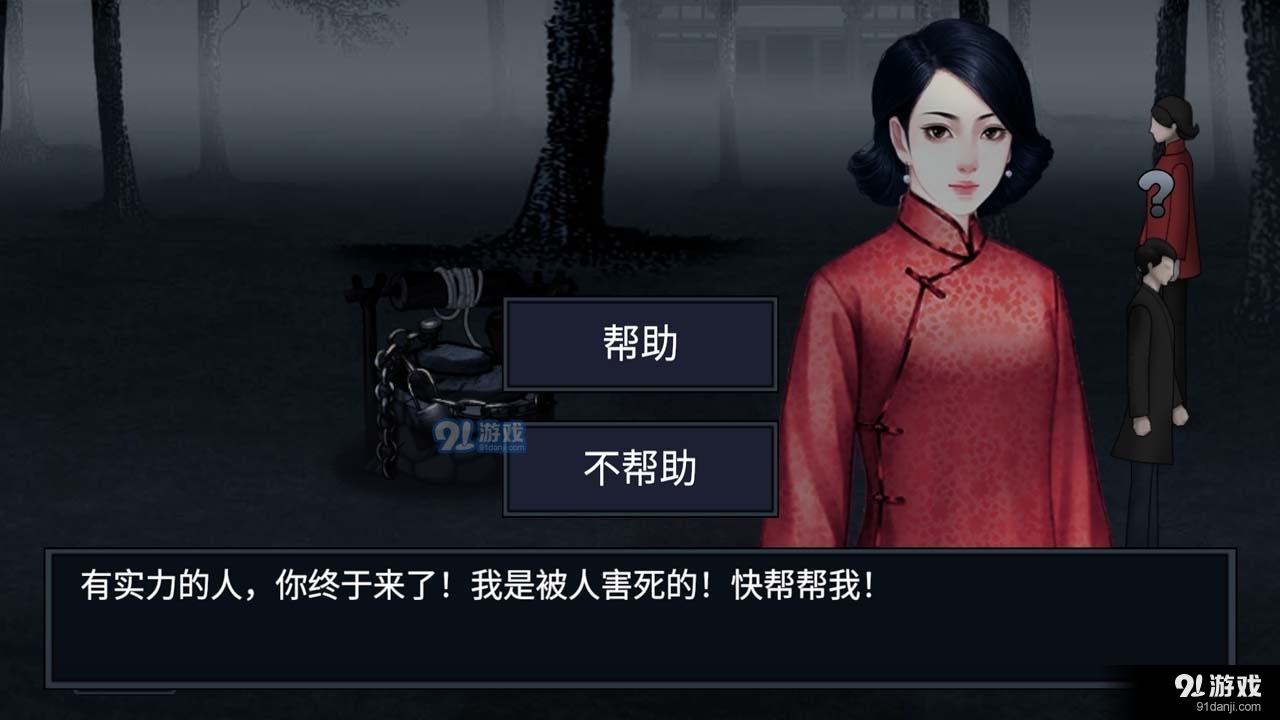1280x720 pixels.
Task: Choose the 不帮助 option
Action: [x=641, y=468]
